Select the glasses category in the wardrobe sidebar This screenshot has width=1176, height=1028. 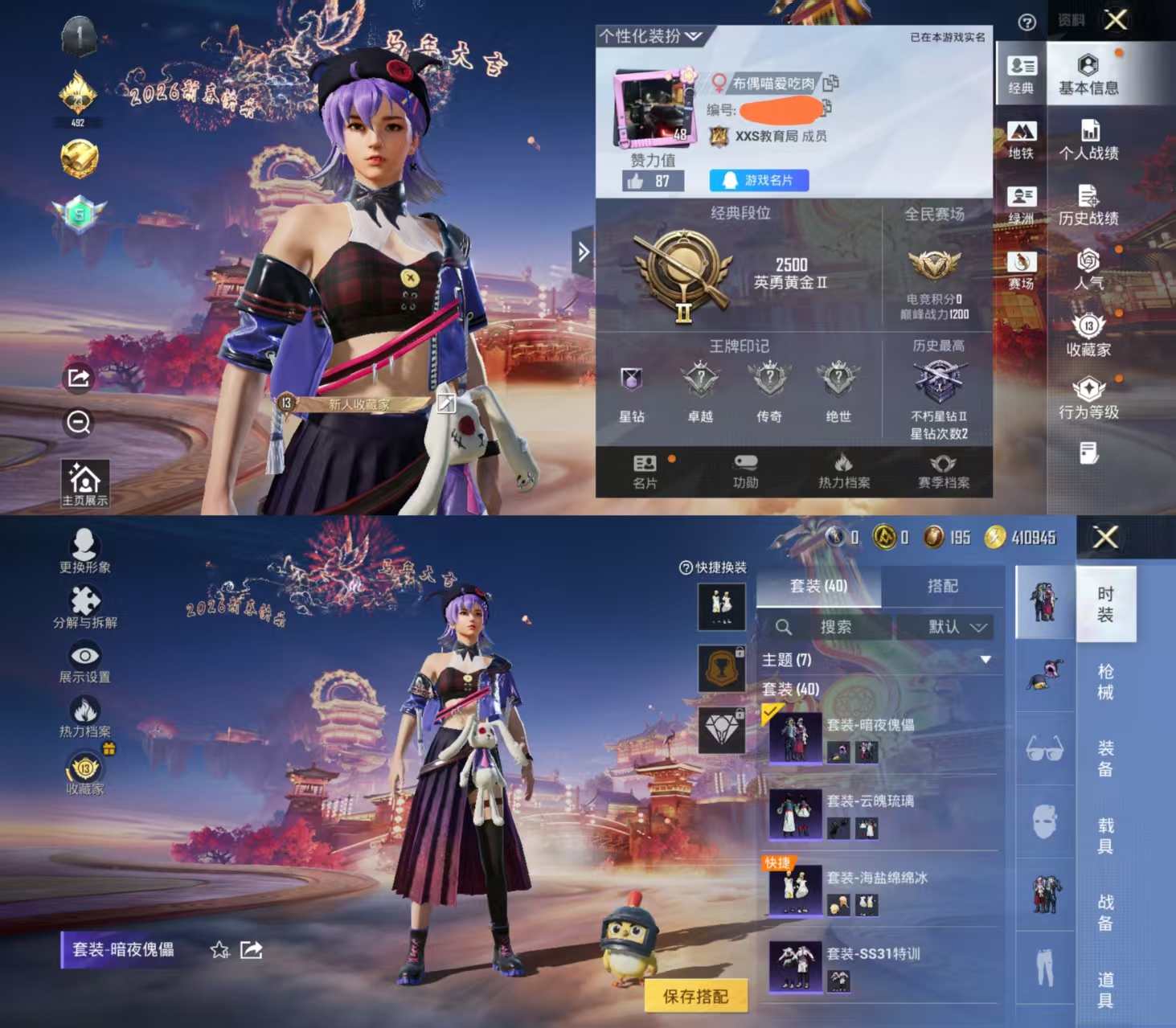point(1043,749)
